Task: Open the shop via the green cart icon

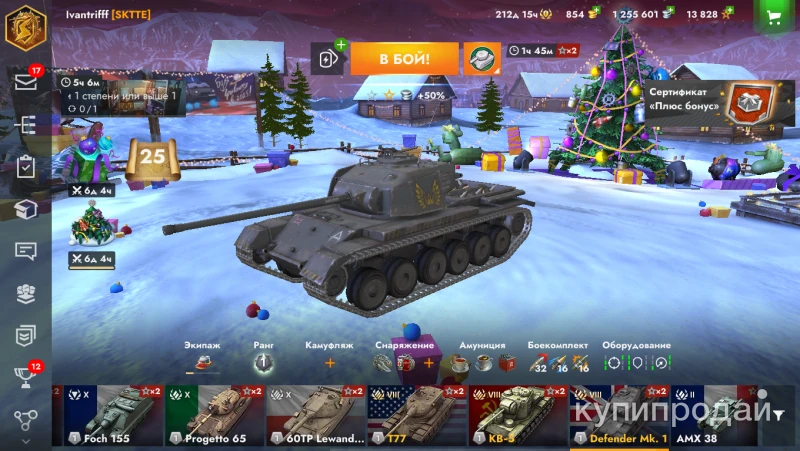Action: (772, 16)
